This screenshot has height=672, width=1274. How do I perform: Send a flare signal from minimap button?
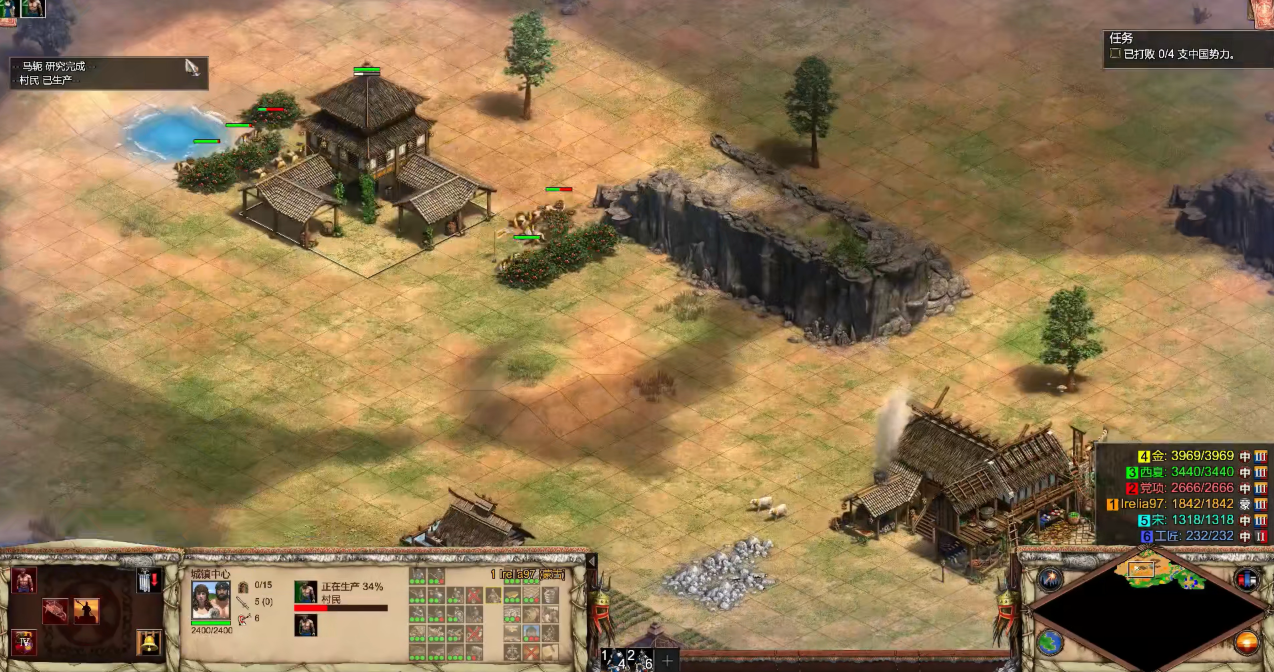point(1050,579)
